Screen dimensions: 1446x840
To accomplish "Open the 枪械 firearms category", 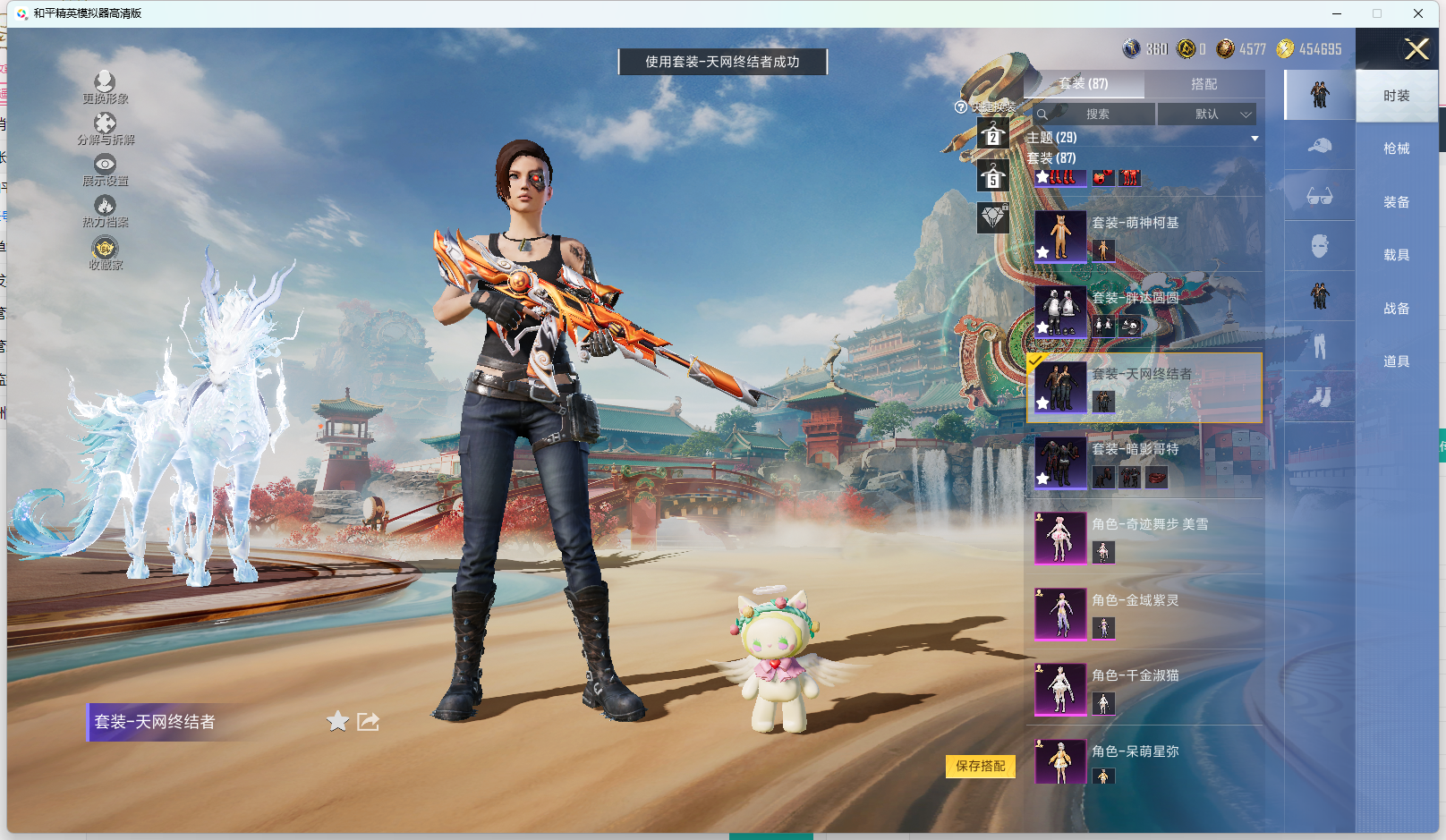I will coord(1396,148).
